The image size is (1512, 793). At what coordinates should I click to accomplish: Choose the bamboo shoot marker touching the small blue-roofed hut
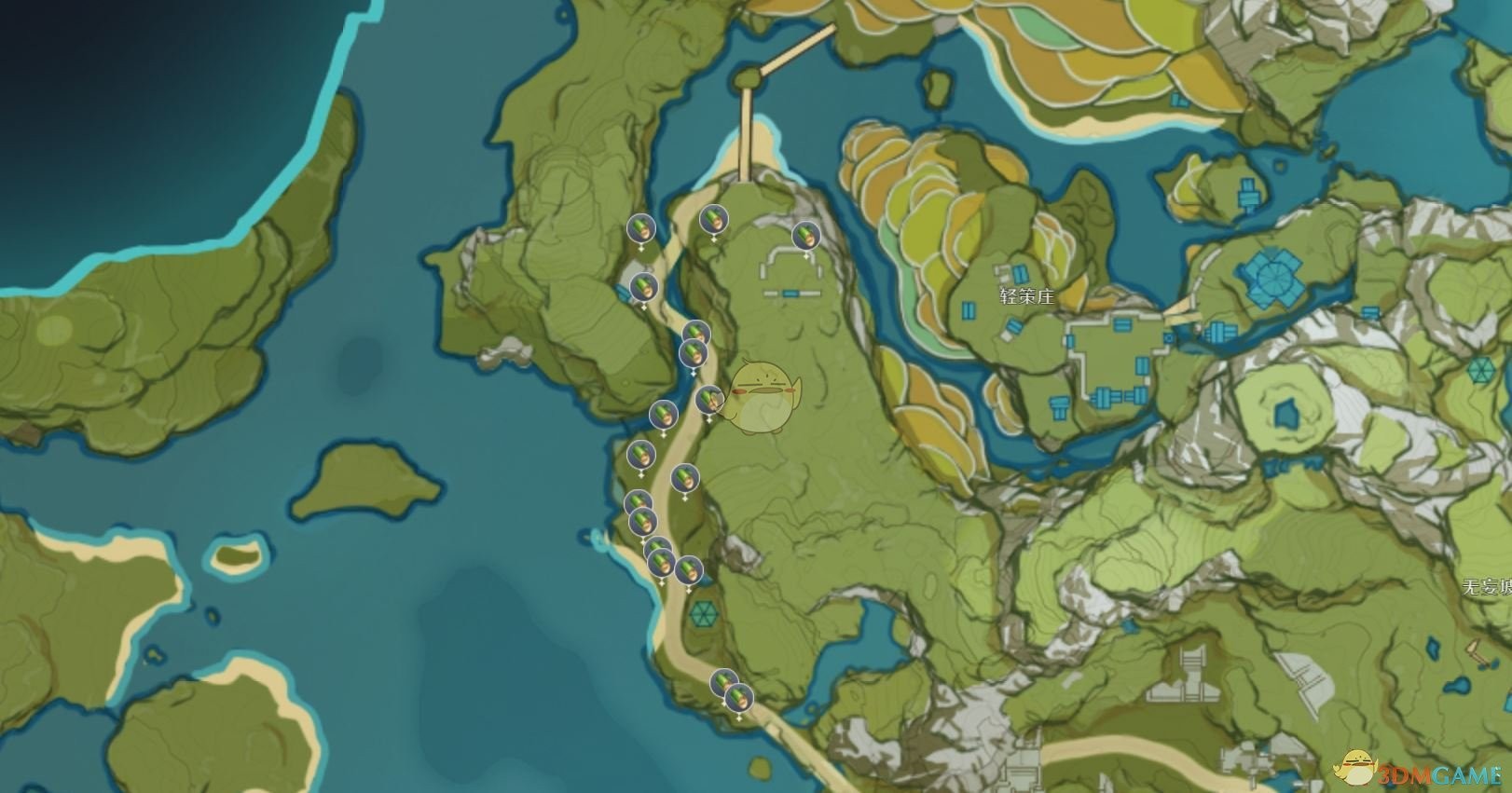point(641,287)
